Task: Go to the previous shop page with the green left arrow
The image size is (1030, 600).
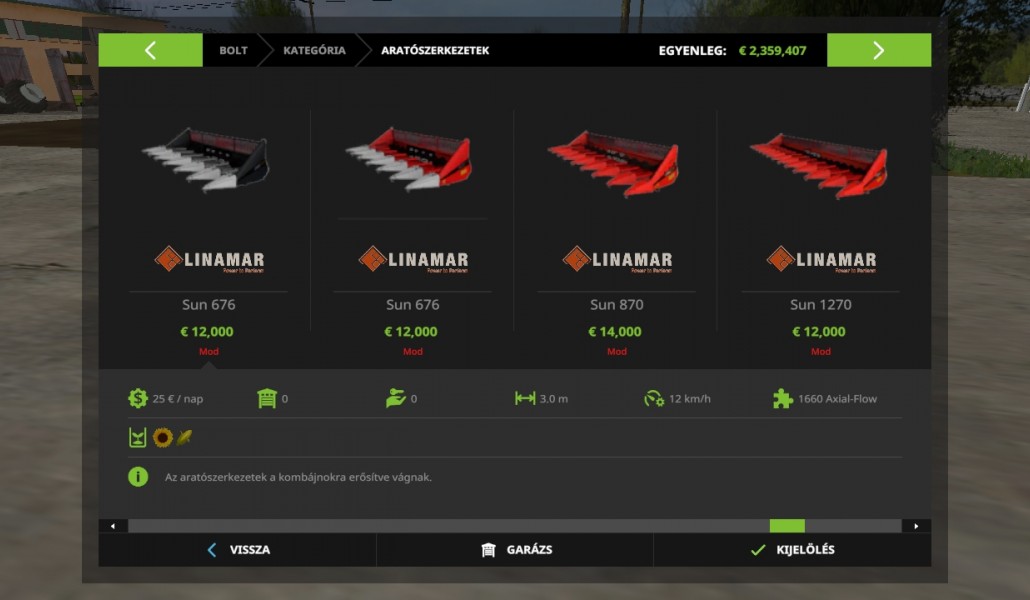Action: 150,51
